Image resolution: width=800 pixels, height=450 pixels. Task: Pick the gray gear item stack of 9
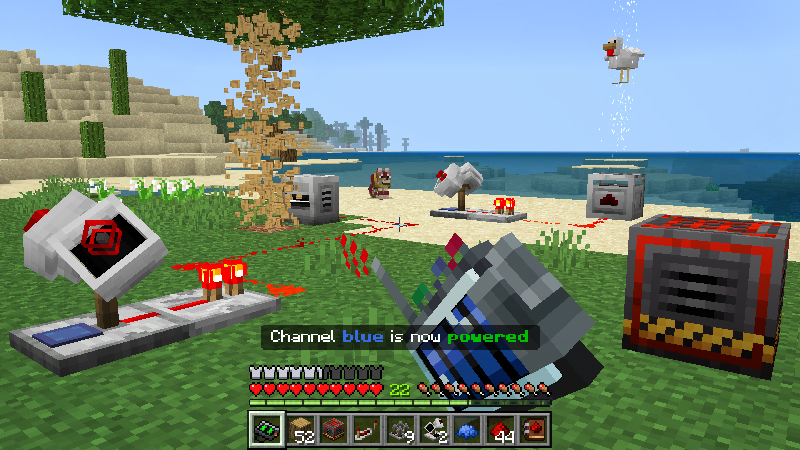coord(400,431)
